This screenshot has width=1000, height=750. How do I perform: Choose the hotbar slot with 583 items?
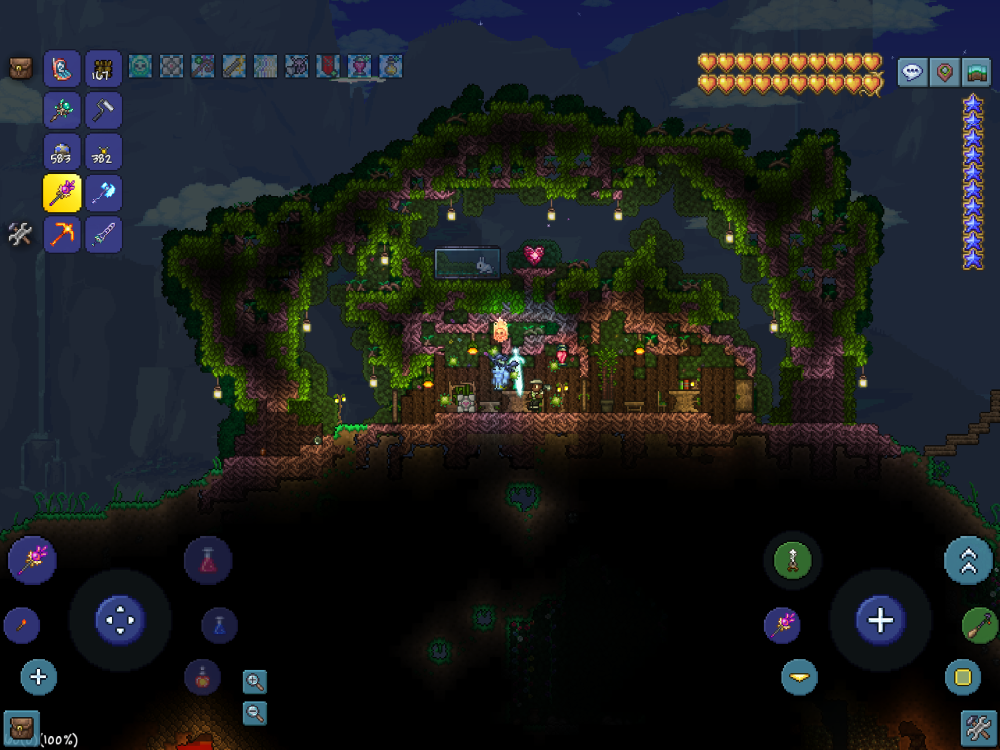62,152
